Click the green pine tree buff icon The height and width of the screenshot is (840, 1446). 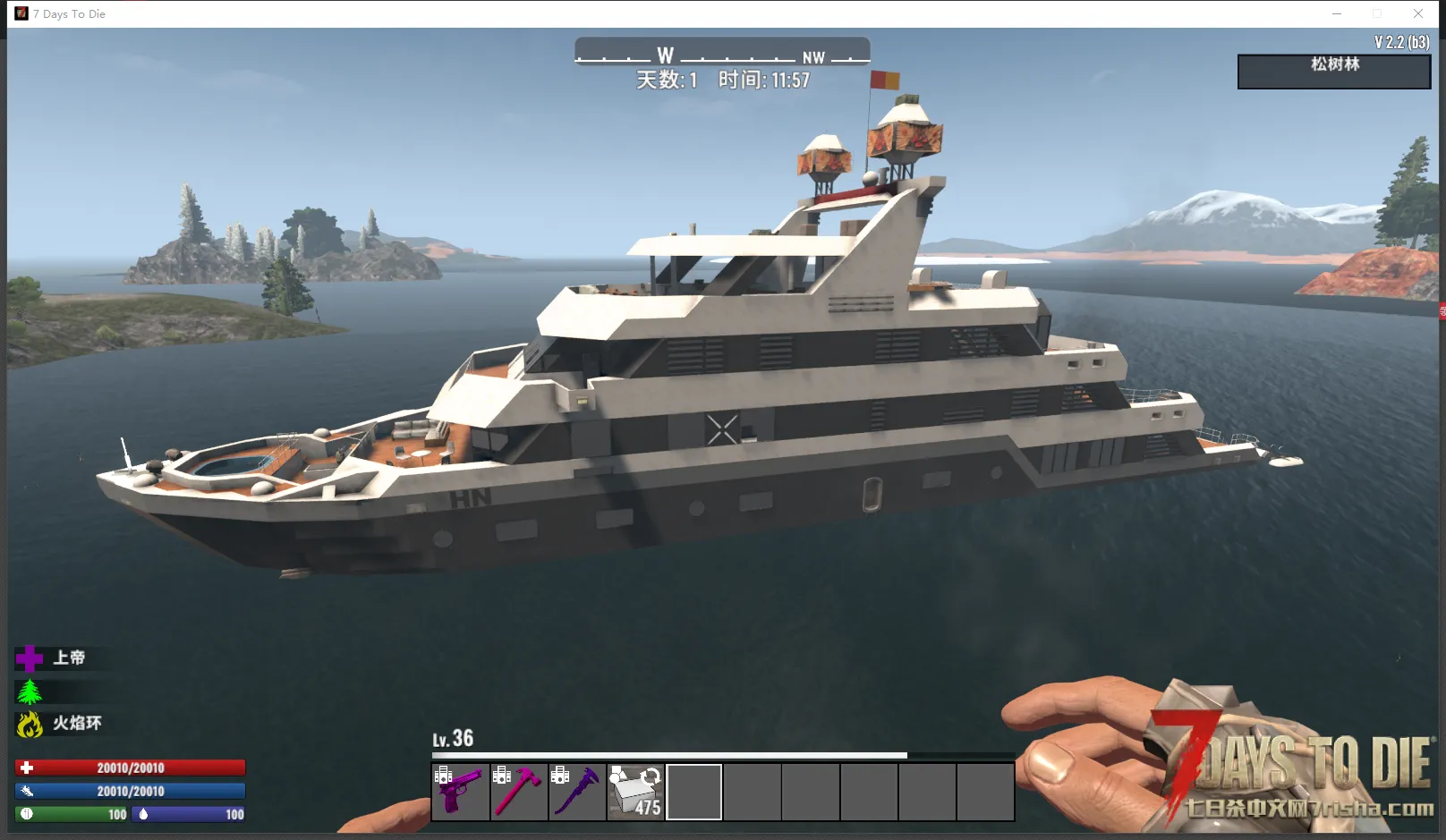click(30, 692)
